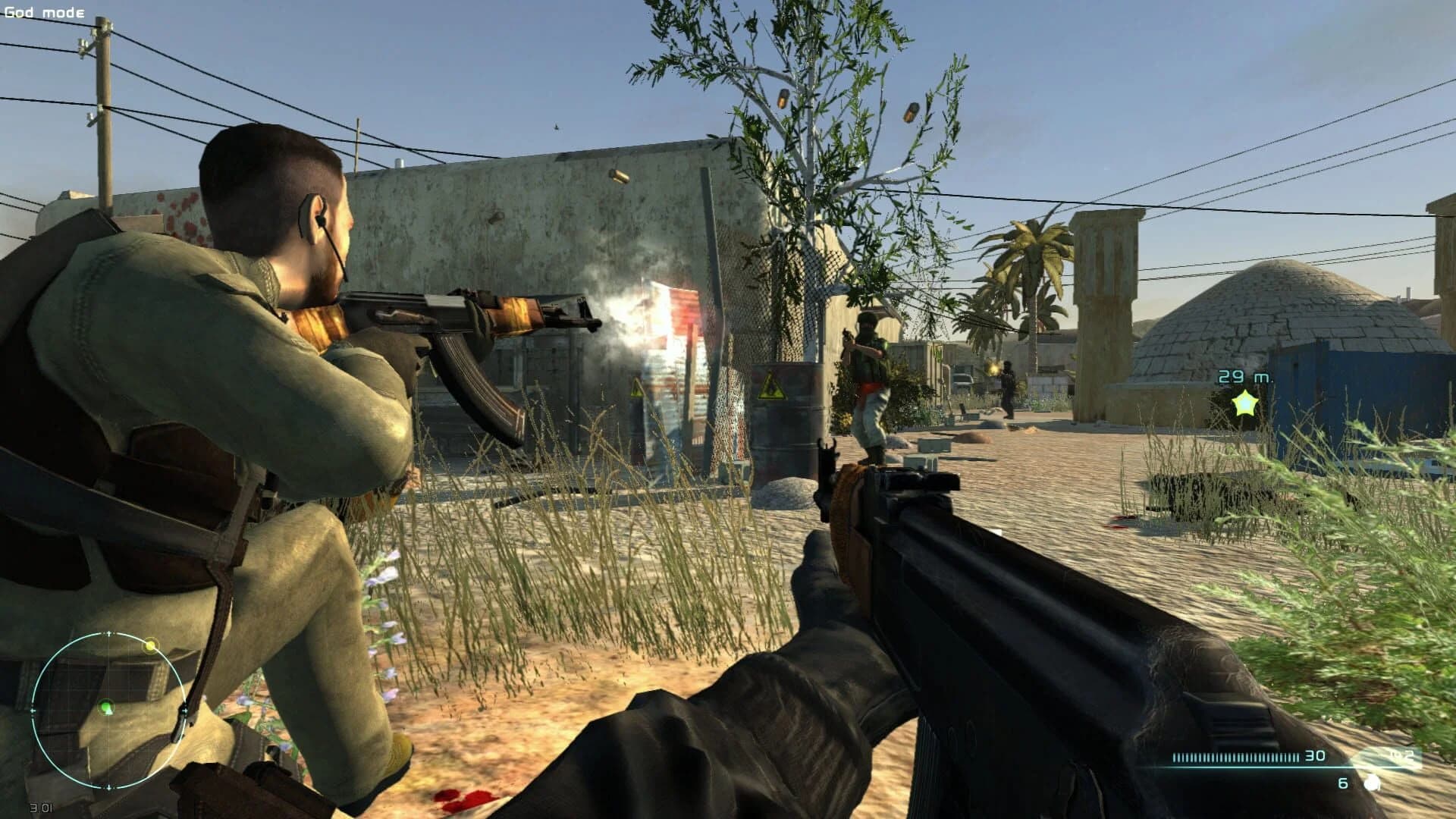Select the mission timer reading 3:01
The height and width of the screenshot is (819, 1456).
click(x=41, y=807)
